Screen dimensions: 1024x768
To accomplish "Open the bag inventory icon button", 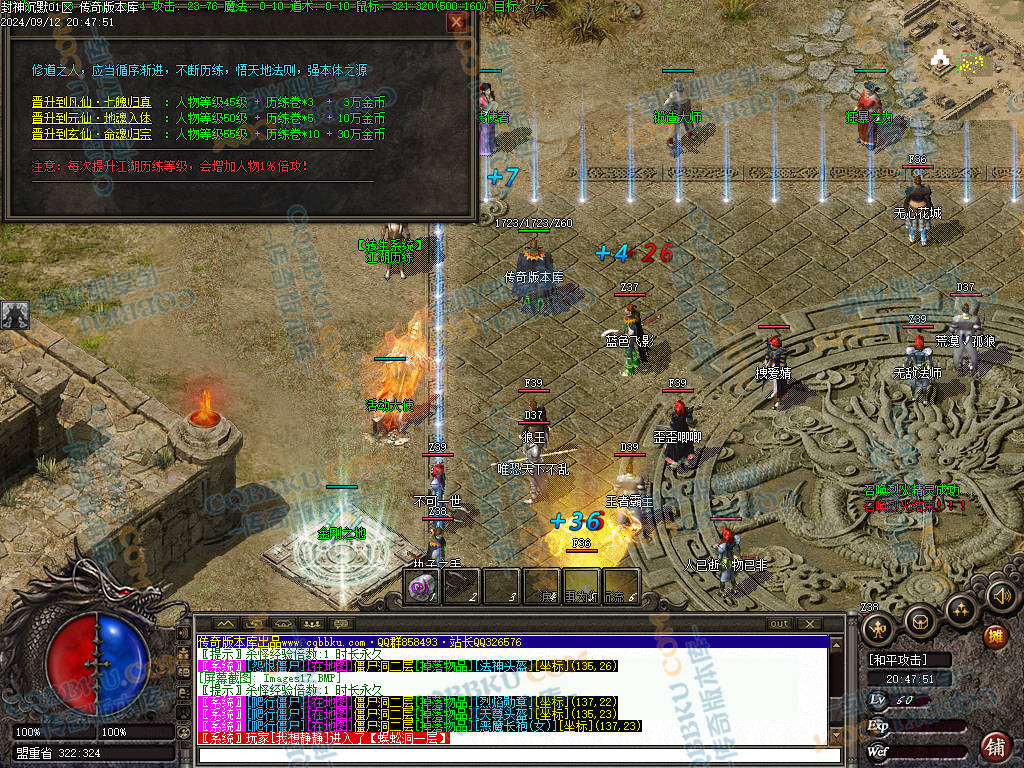I will point(921,622).
